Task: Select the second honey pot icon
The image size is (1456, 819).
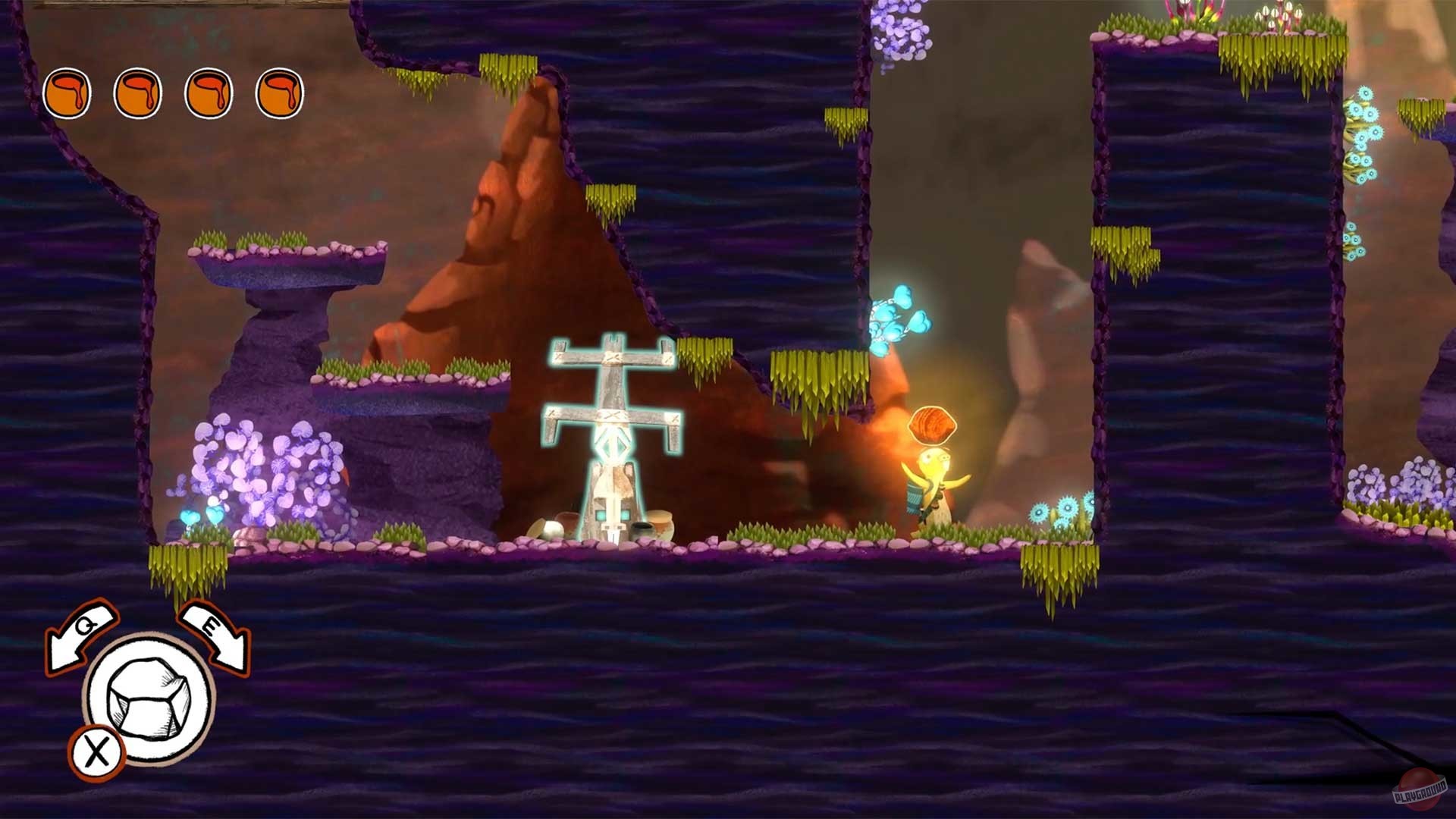Action: click(138, 93)
